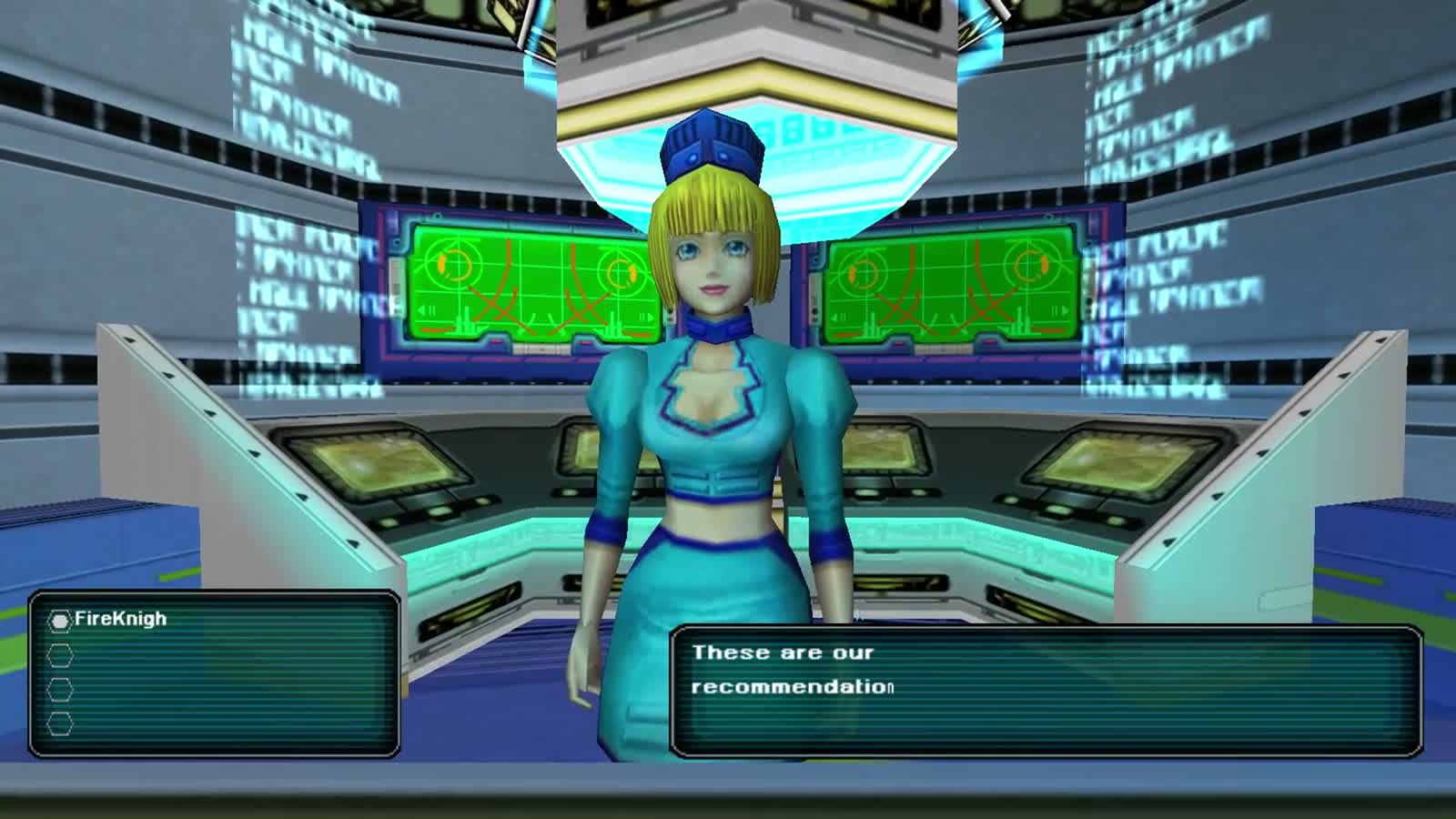This screenshot has width=1456, height=819.
Task: Advance the recommendation dialogue box
Action: pyautogui.click(x=1046, y=691)
